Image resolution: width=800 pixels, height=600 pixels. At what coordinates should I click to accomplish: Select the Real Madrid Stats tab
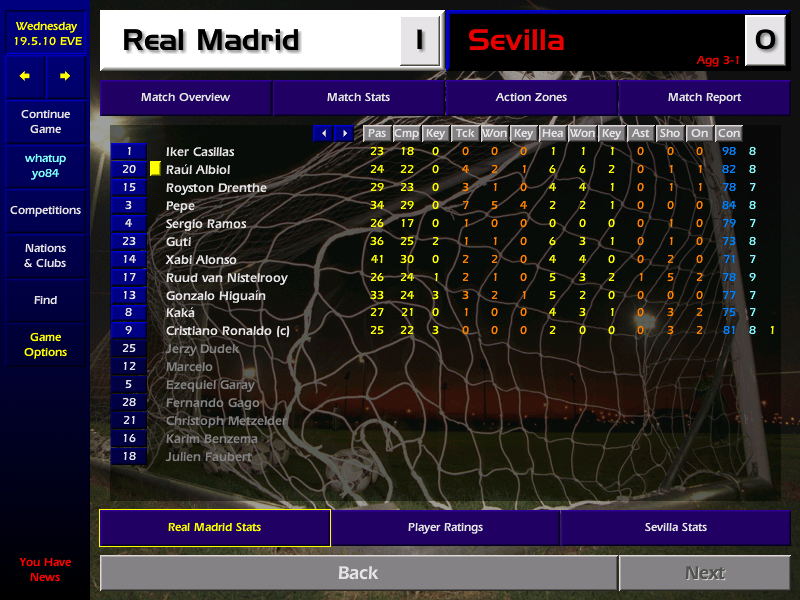pyautogui.click(x=215, y=527)
